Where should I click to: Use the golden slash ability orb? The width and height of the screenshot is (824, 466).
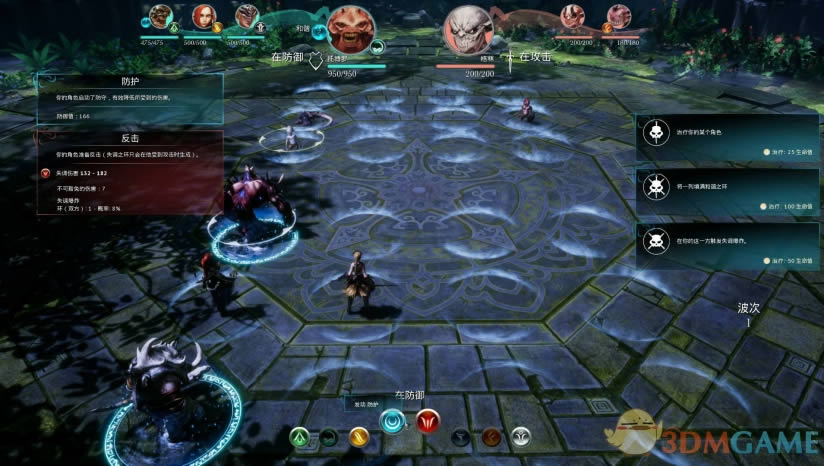point(359,437)
